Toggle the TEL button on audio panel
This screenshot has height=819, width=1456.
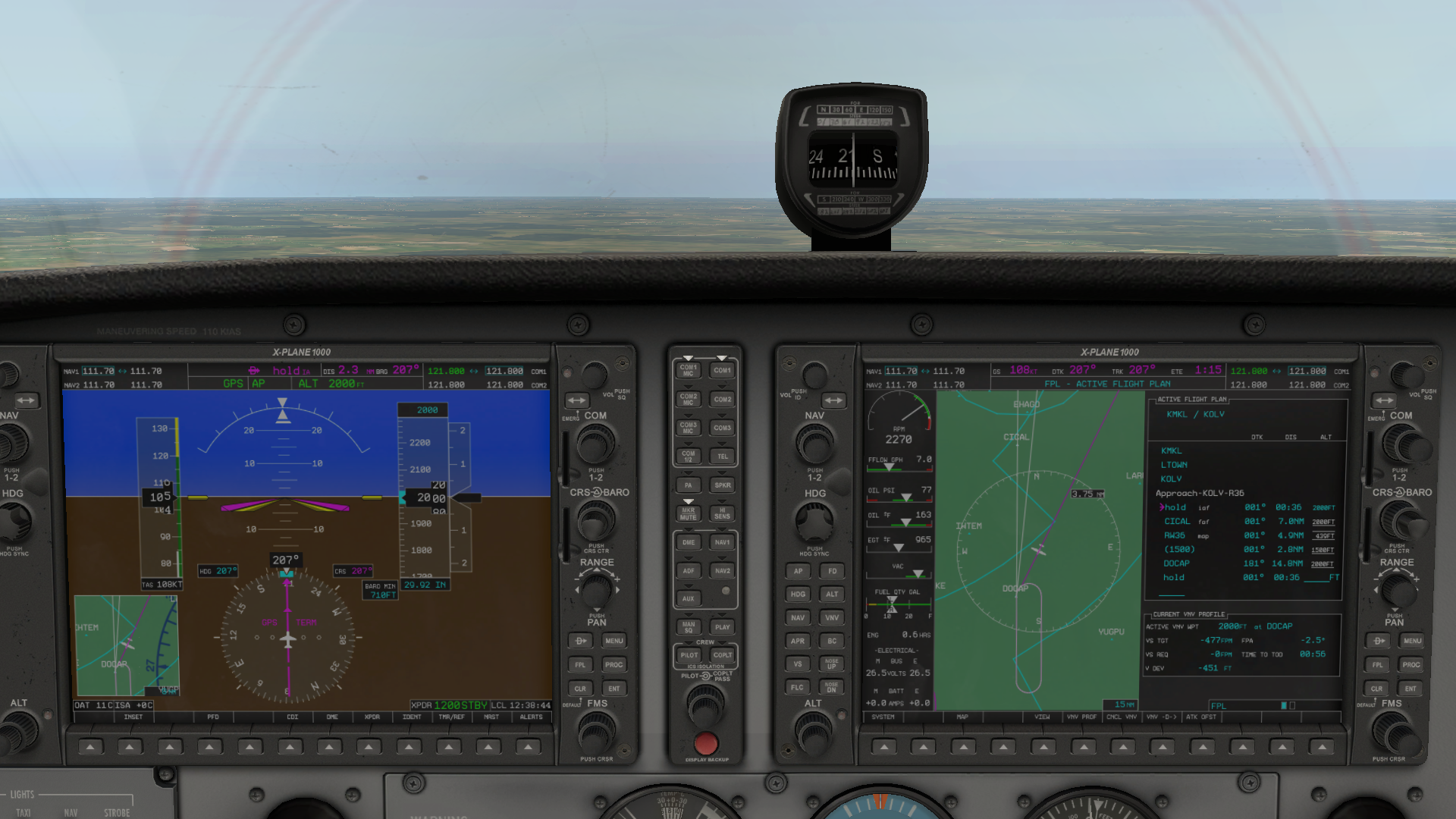point(722,457)
